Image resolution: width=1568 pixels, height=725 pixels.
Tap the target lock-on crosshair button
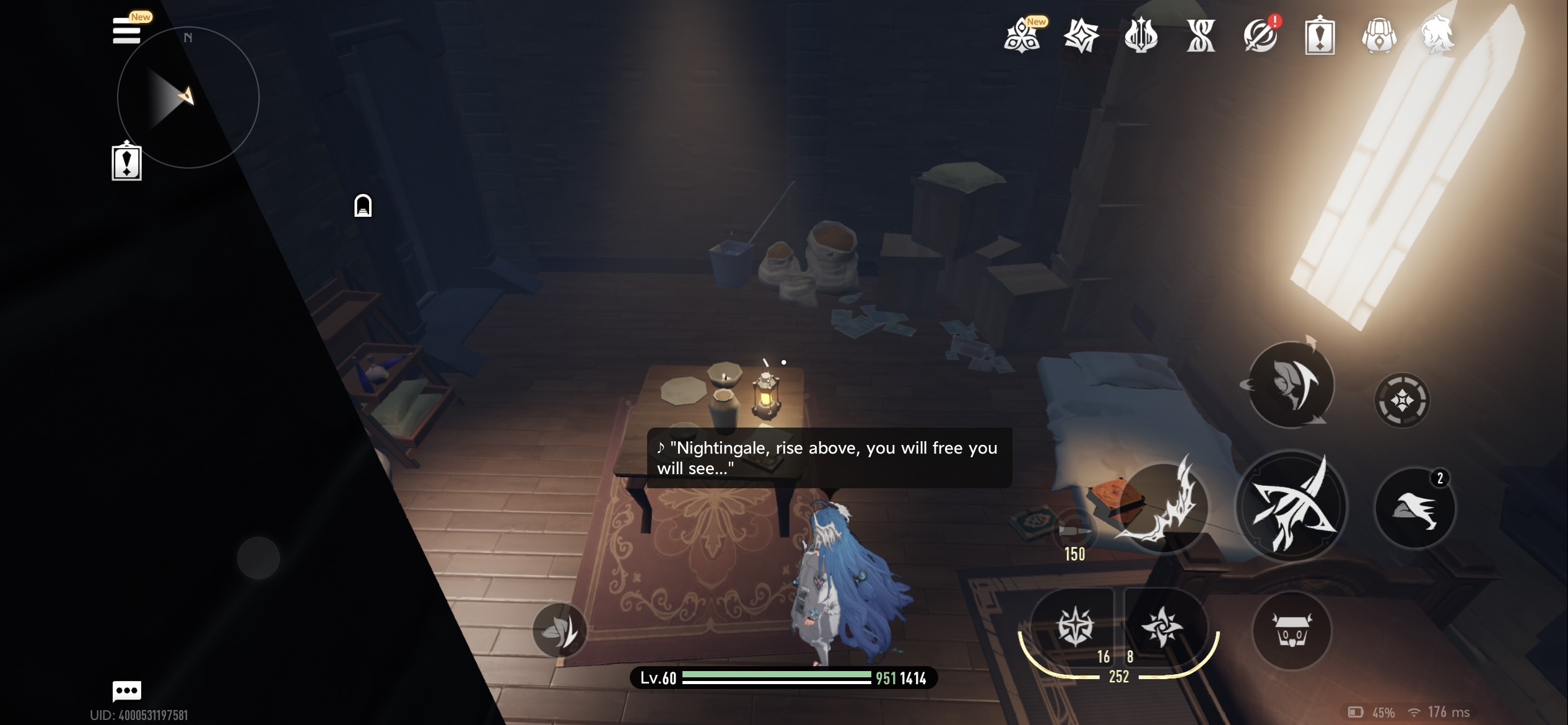coord(1402,400)
